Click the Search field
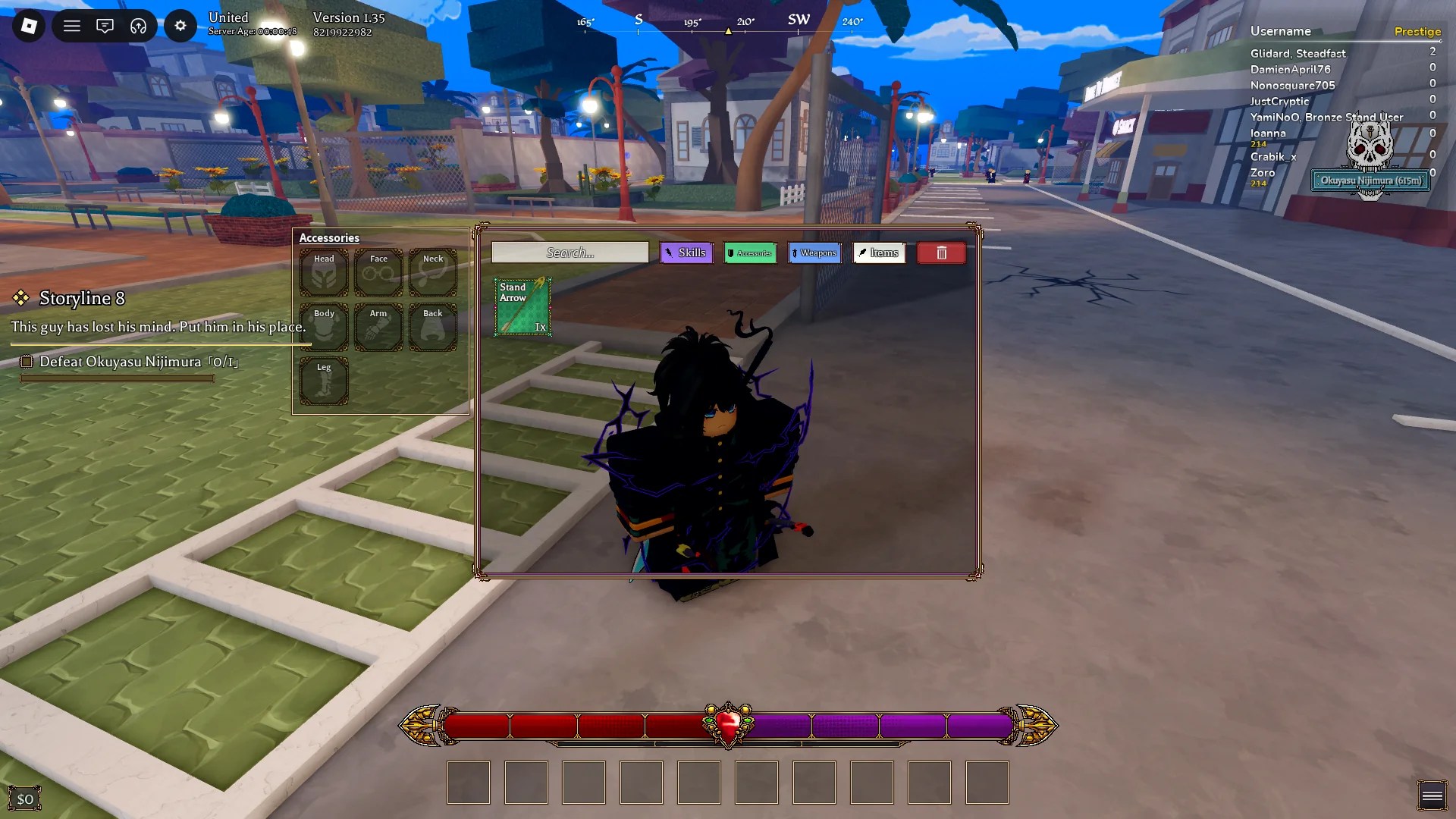The image size is (1456, 819). (x=569, y=252)
